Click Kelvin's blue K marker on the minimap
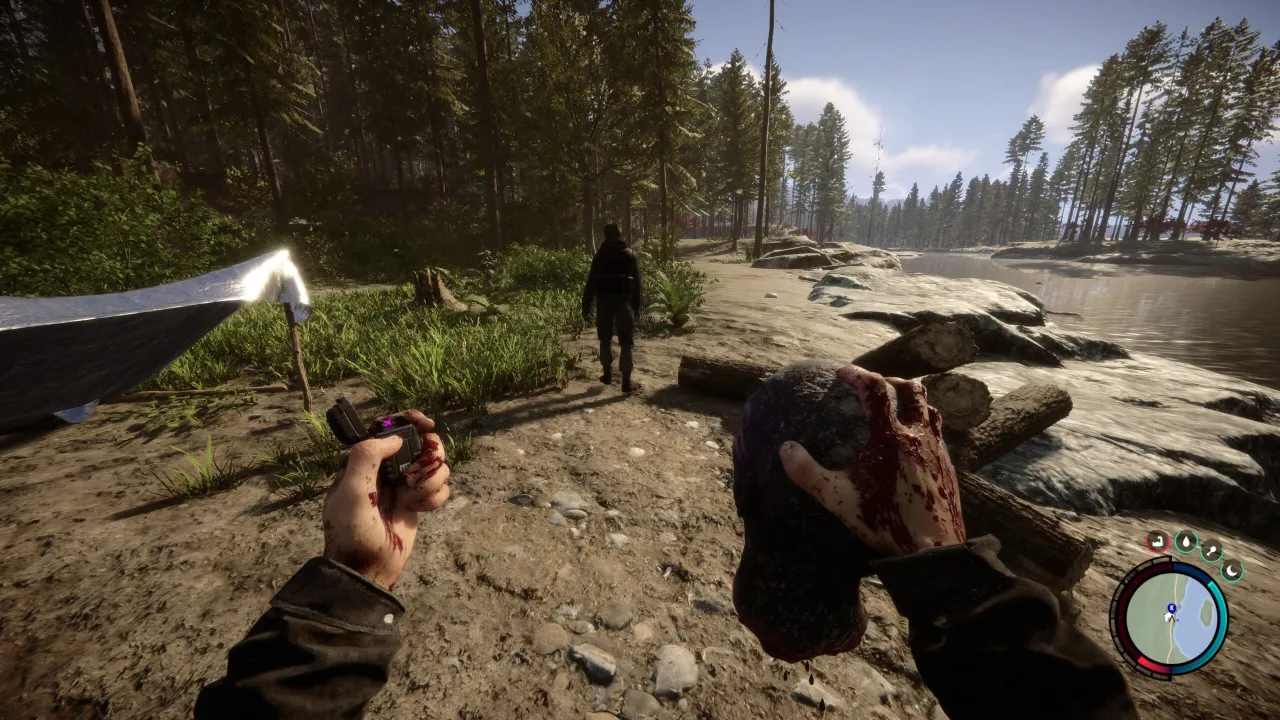Image resolution: width=1280 pixels, height=720 pixels. click(1171, 608)
